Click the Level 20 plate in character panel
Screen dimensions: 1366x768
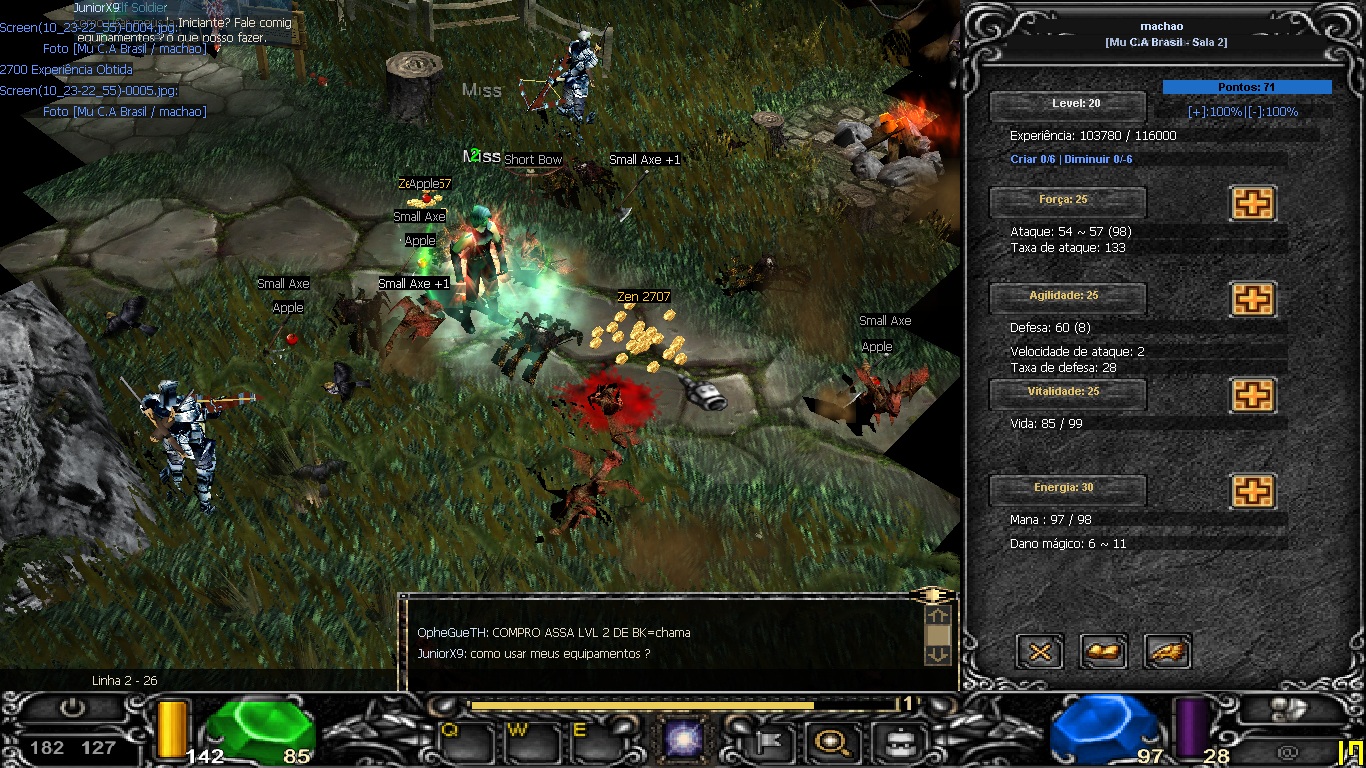point(1067,105)
